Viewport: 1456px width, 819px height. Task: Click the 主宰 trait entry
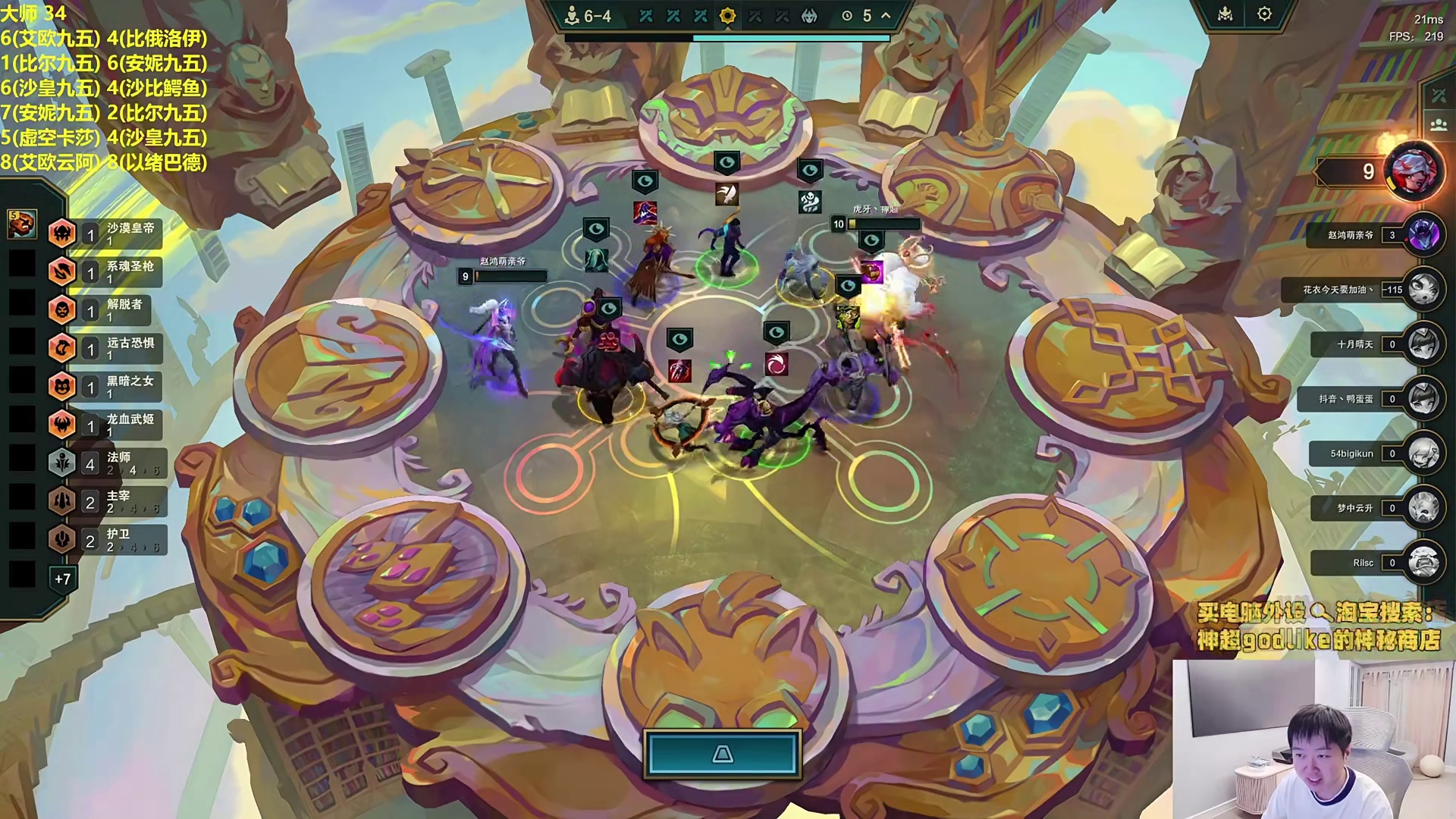pyautogui.click(x=106, y=501)
